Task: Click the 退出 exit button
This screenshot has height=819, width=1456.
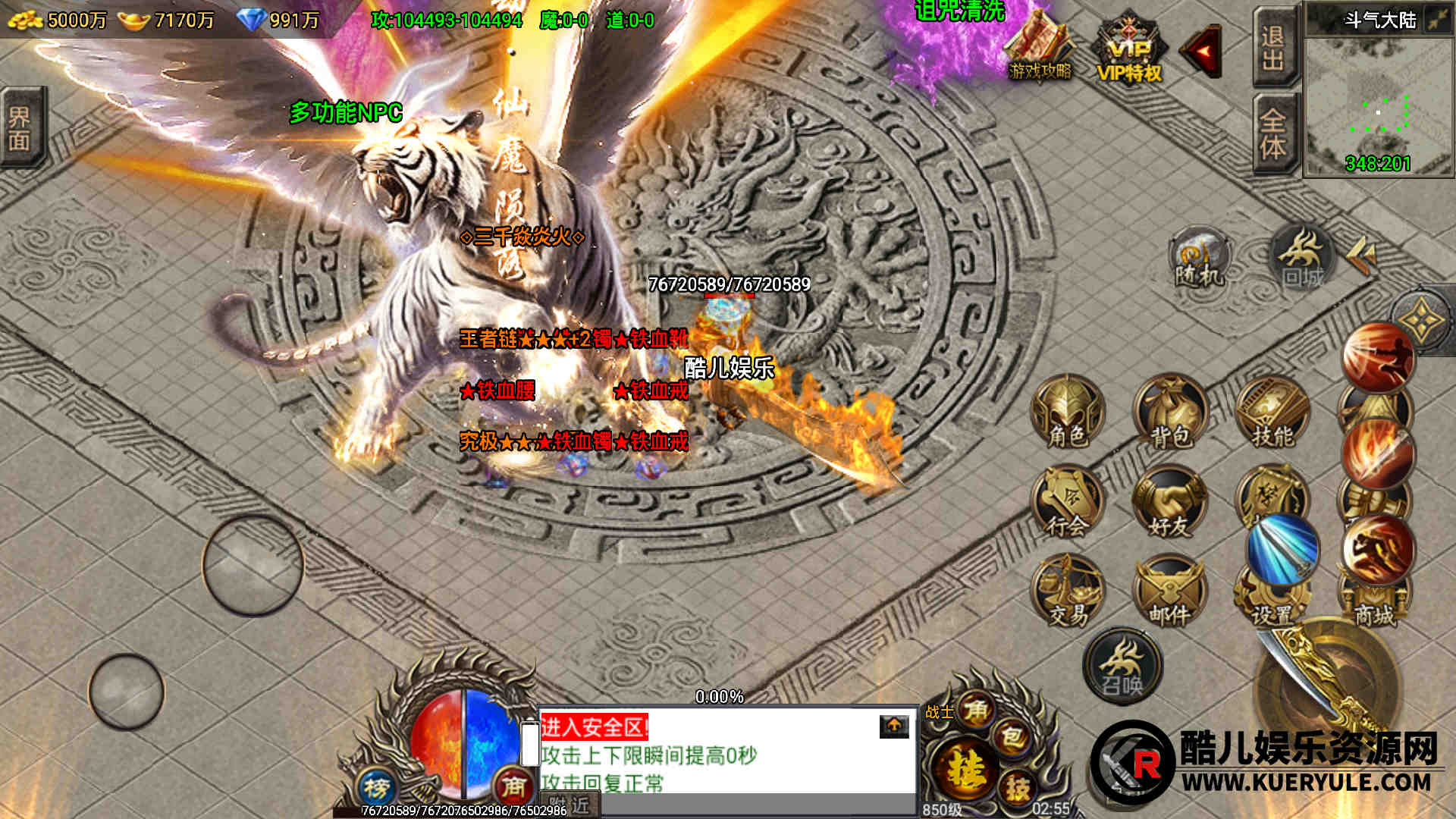Action: (x=1274, y=47)
